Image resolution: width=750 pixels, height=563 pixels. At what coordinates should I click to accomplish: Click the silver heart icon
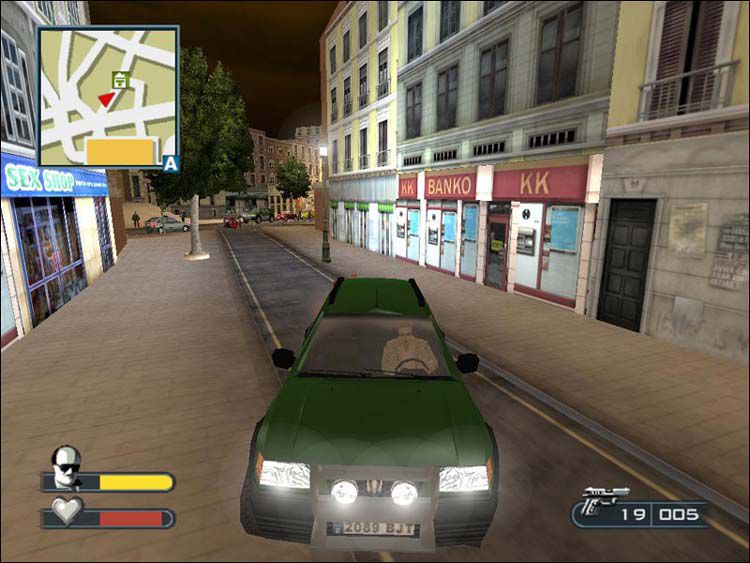click(x=66, y=510)
